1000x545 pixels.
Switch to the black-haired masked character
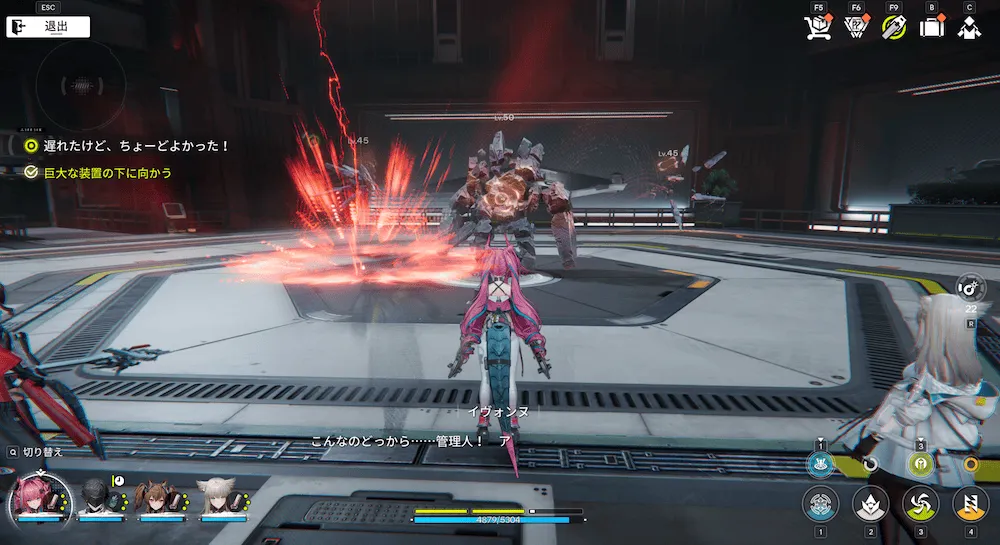tap(101, 497)
